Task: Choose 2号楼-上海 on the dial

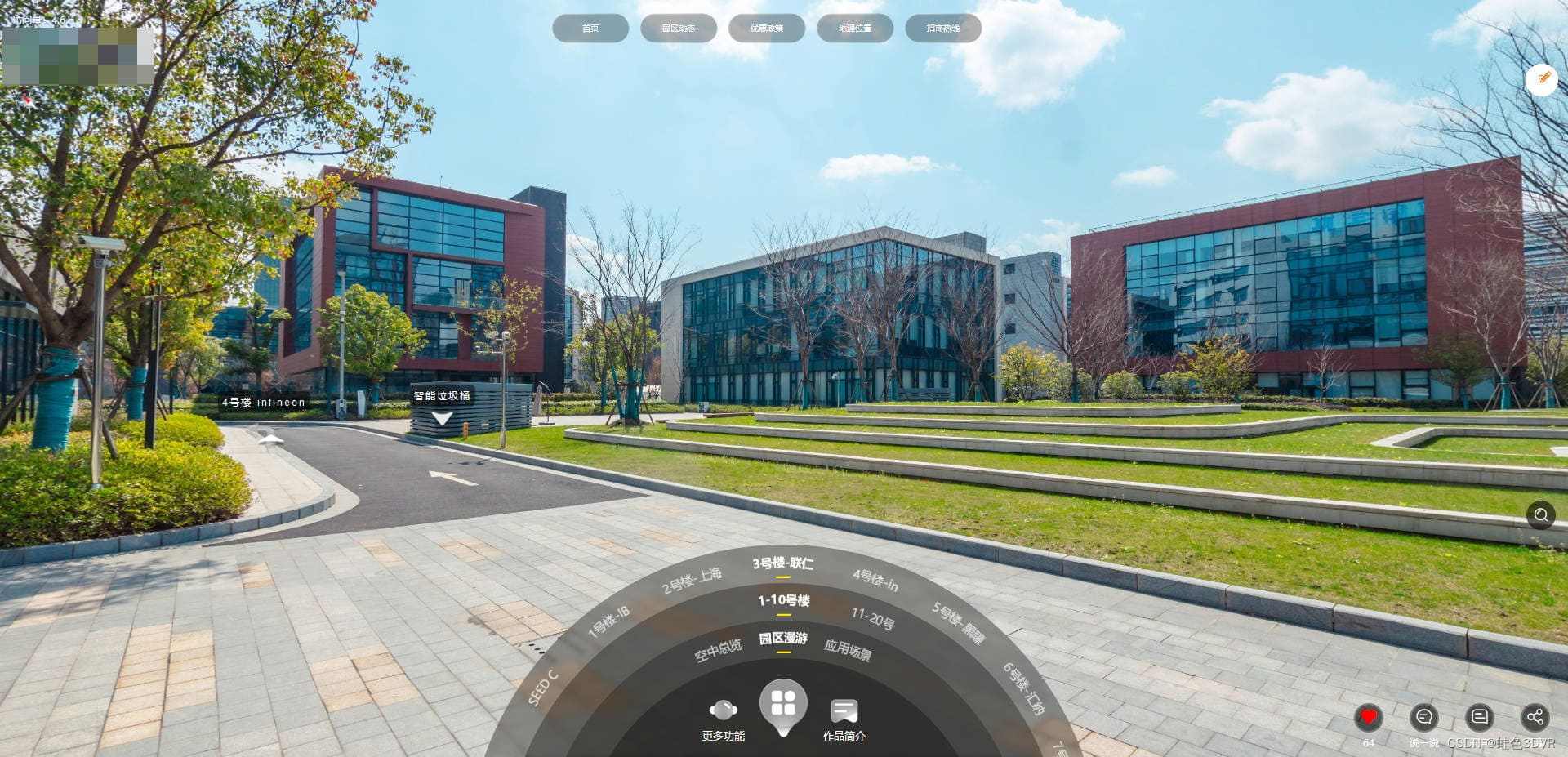Action: coord(692,580)
